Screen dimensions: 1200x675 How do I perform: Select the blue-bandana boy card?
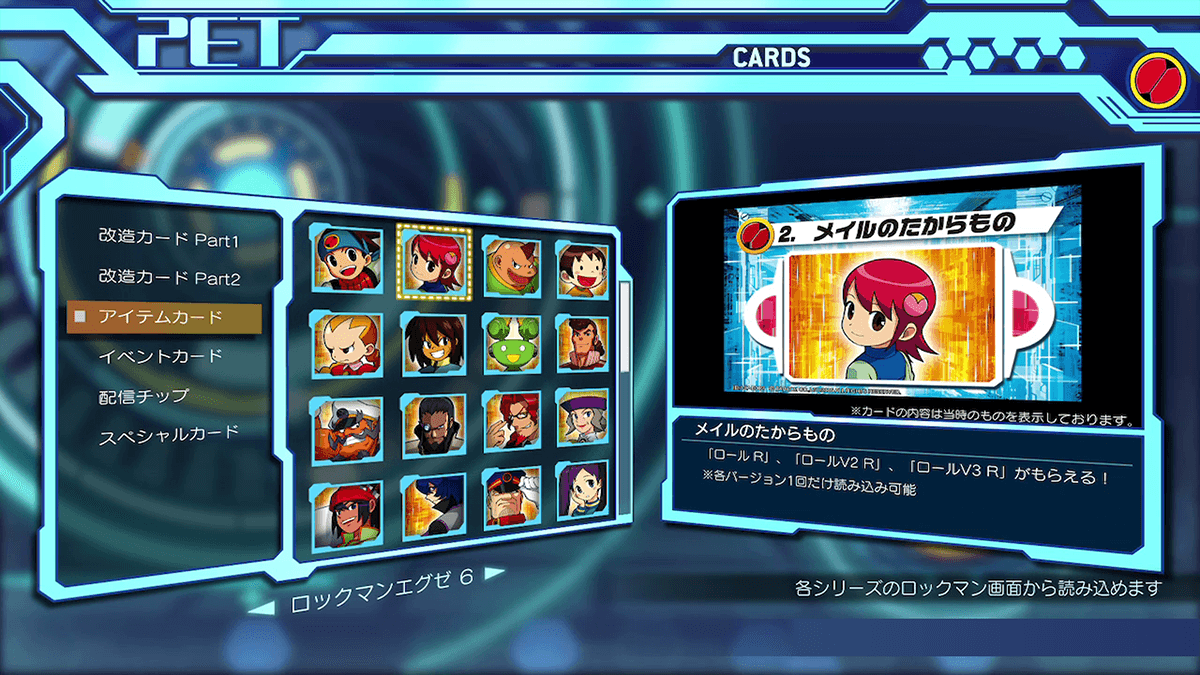pyautogui.click(x=348, y=260)
